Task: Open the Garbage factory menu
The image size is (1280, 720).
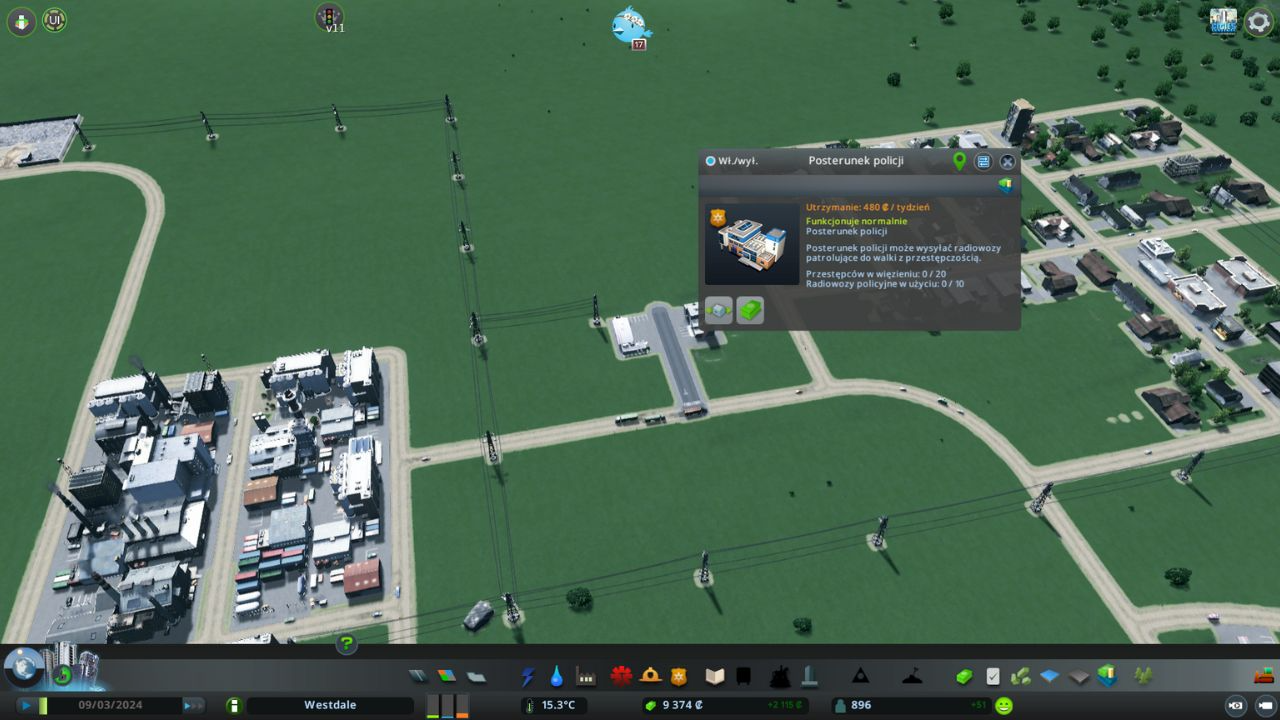Action: pyautogui.click(x=586, y=677)
